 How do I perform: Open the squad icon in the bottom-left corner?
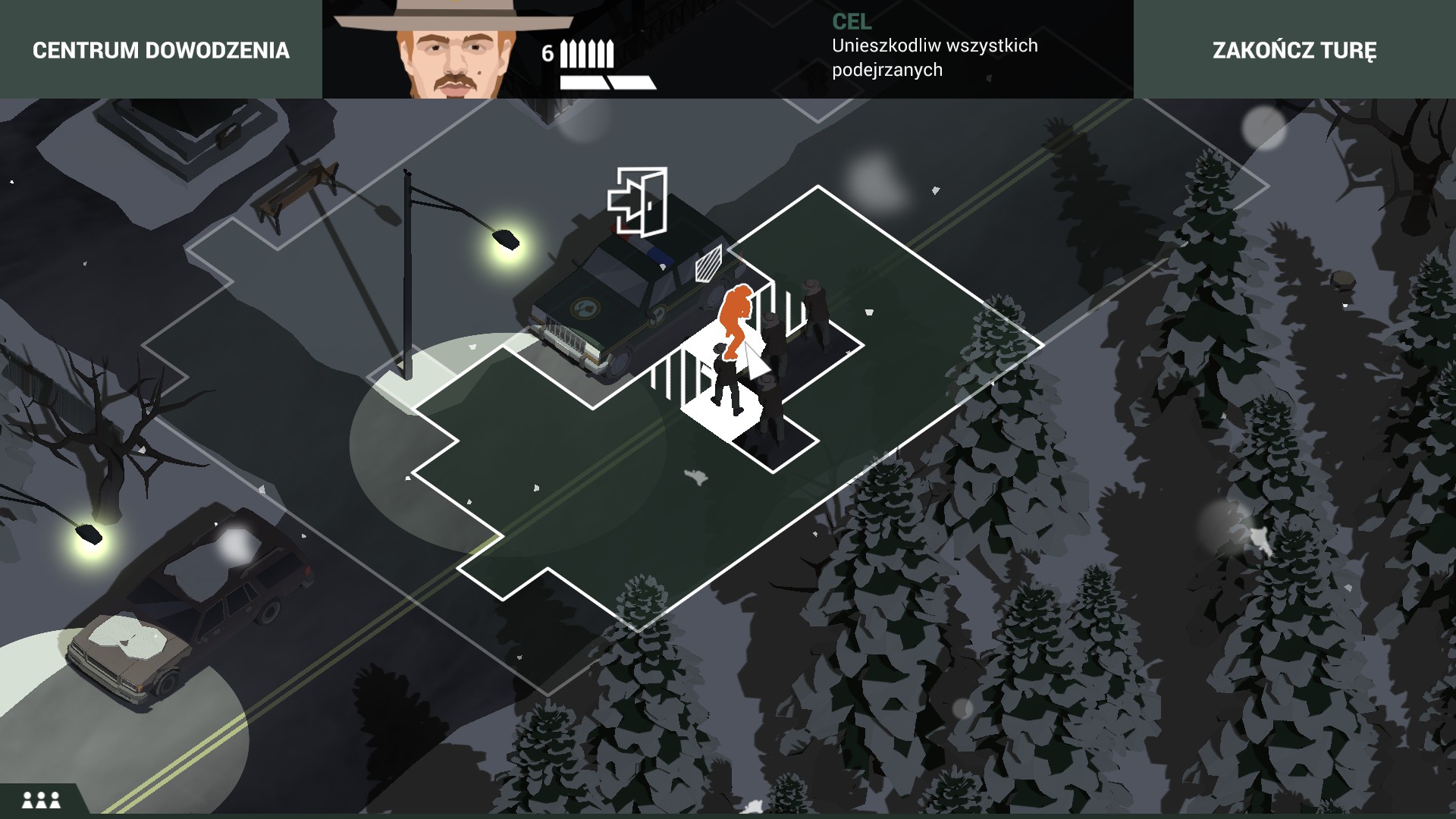pyautogui.click(x=41, y=799)
